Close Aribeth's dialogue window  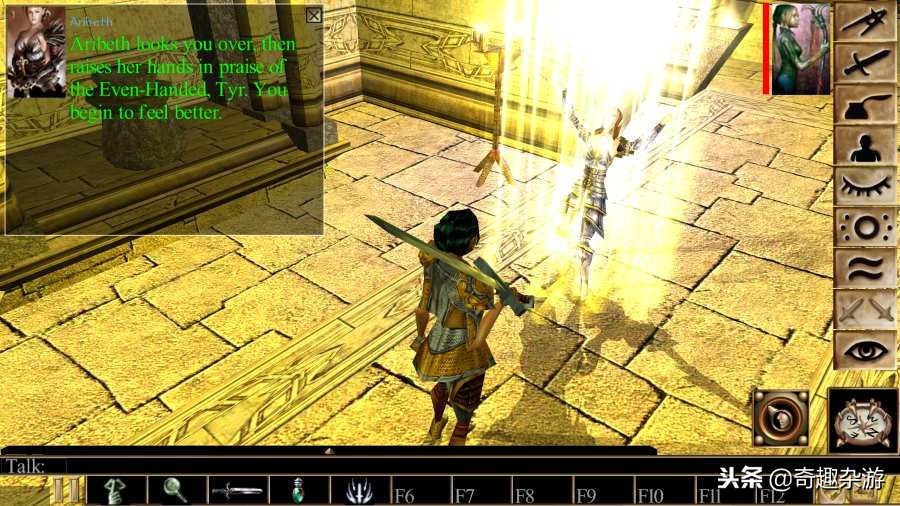(x=314, y=15)
